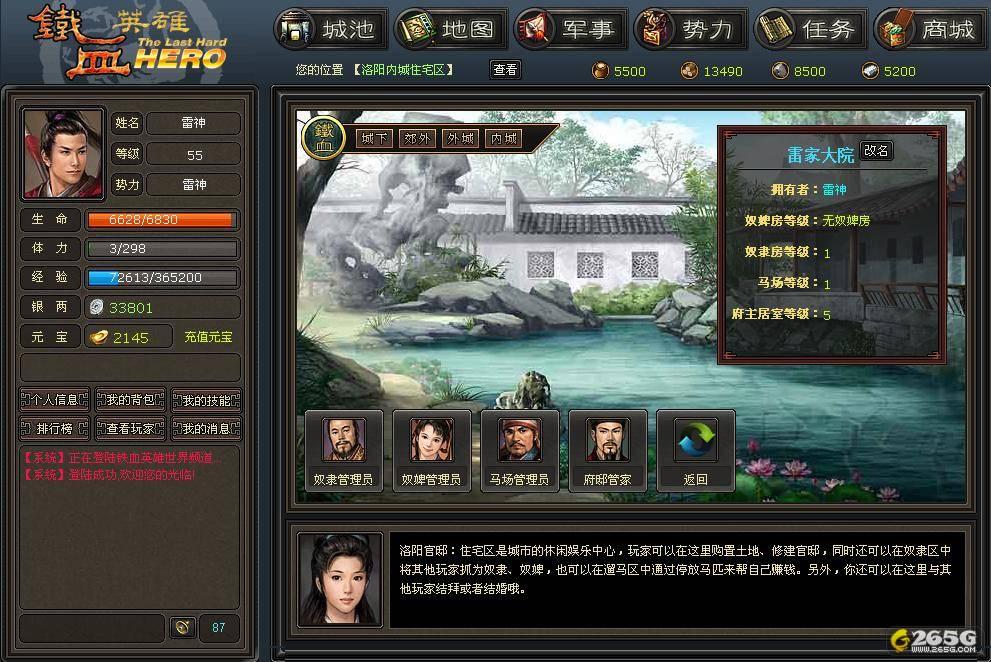Open the 马场管理员 stable manager

[x=519, y=450]
